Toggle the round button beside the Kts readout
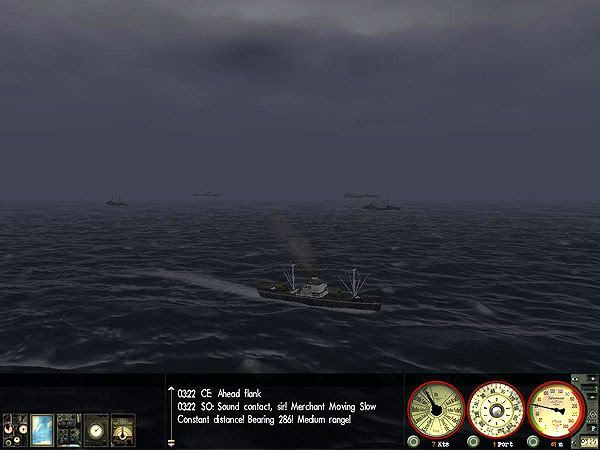 [x=413, y=440]
